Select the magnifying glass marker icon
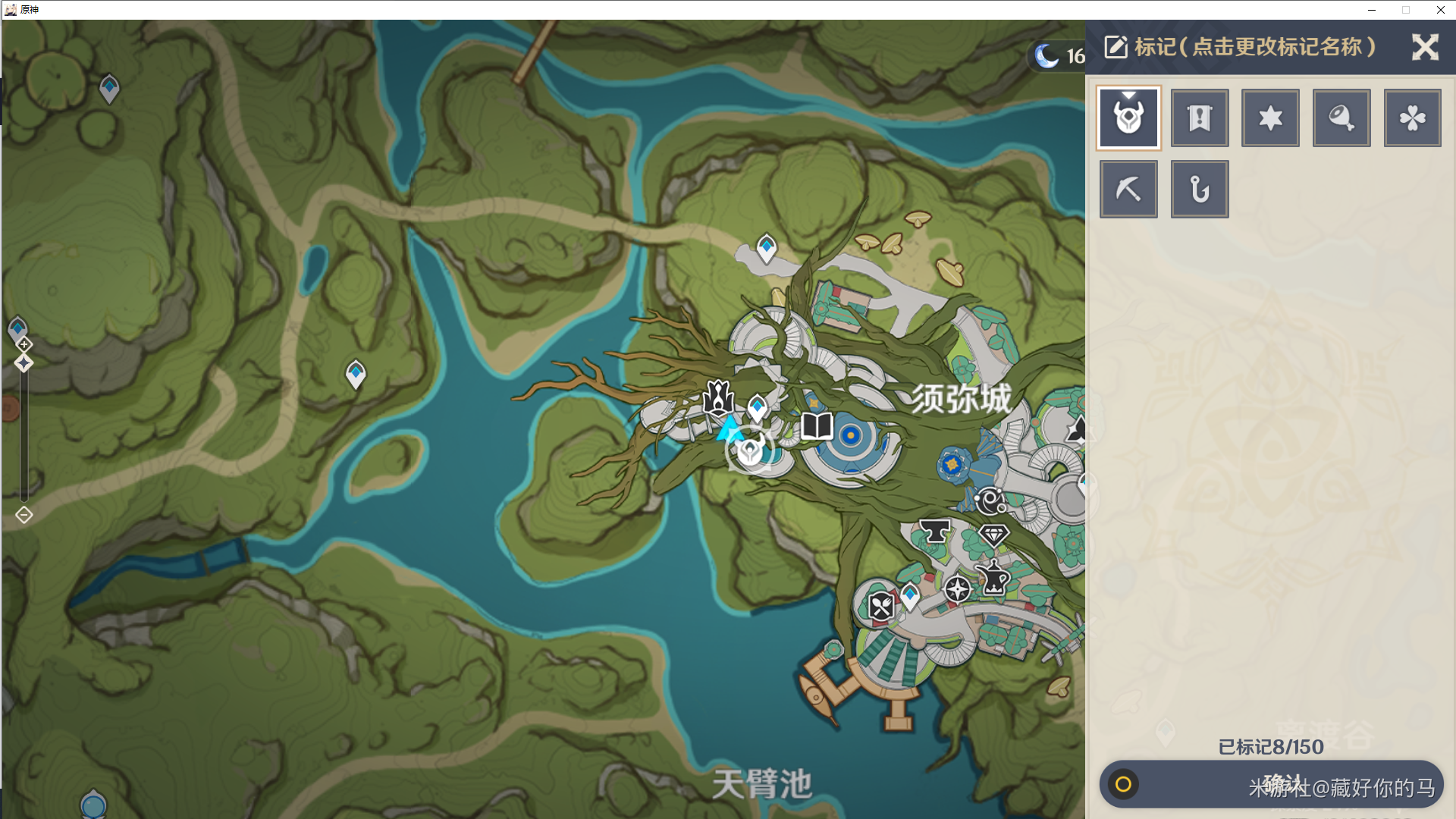This screenshot has width=1456, height=819. click(x=1341, y=118)
